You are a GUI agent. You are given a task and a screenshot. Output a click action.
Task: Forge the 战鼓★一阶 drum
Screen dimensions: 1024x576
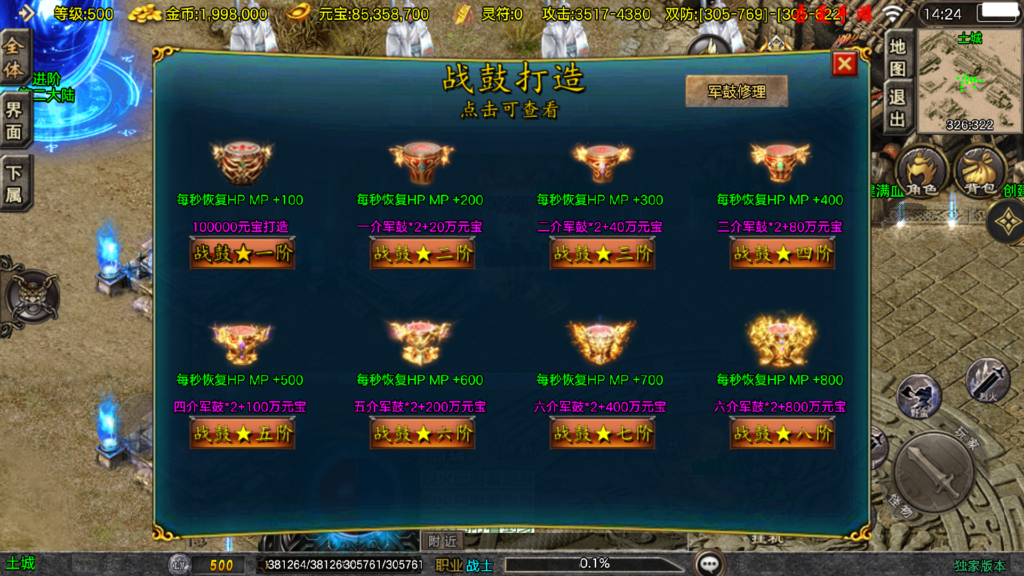pos(242,253)
